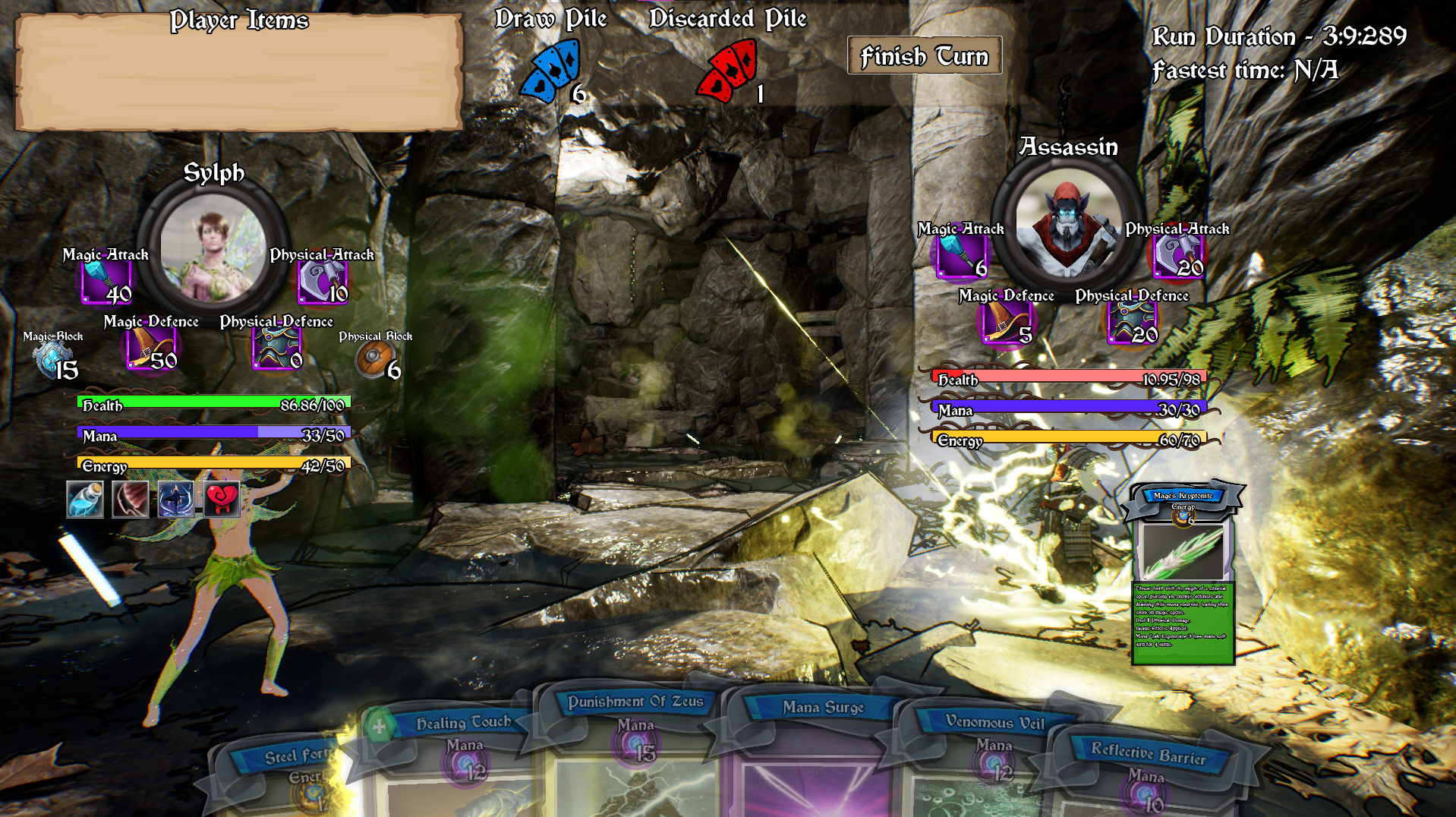
Task: Inspect the bleeding heart status icon
Action: click(x=222, y=500)
